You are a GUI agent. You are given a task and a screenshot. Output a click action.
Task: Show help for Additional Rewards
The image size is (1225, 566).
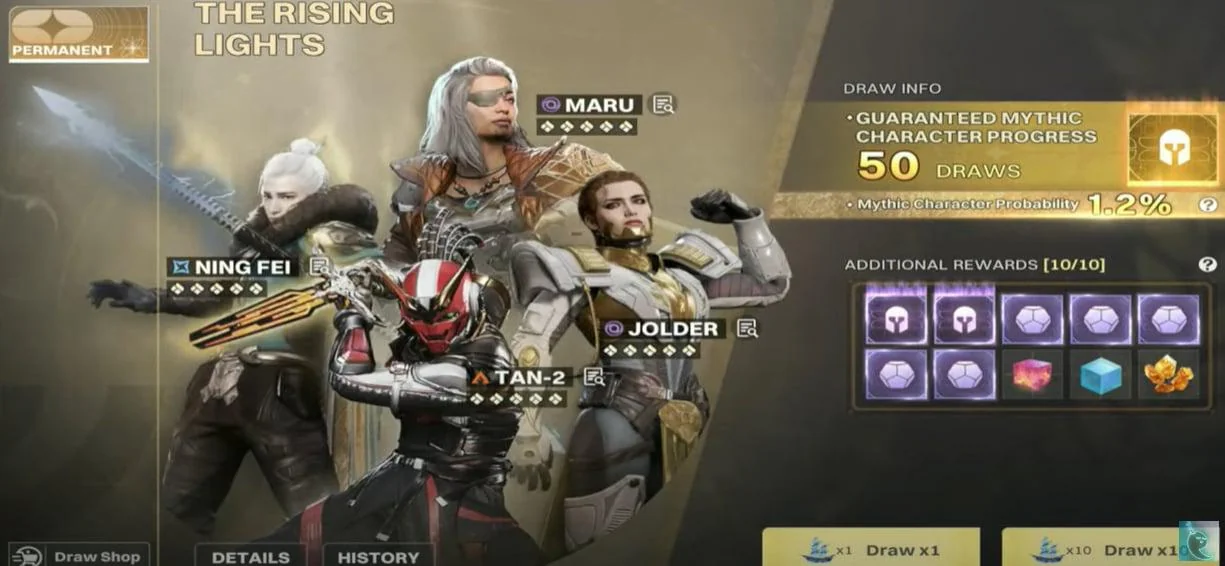click(x=1207, y=265)
